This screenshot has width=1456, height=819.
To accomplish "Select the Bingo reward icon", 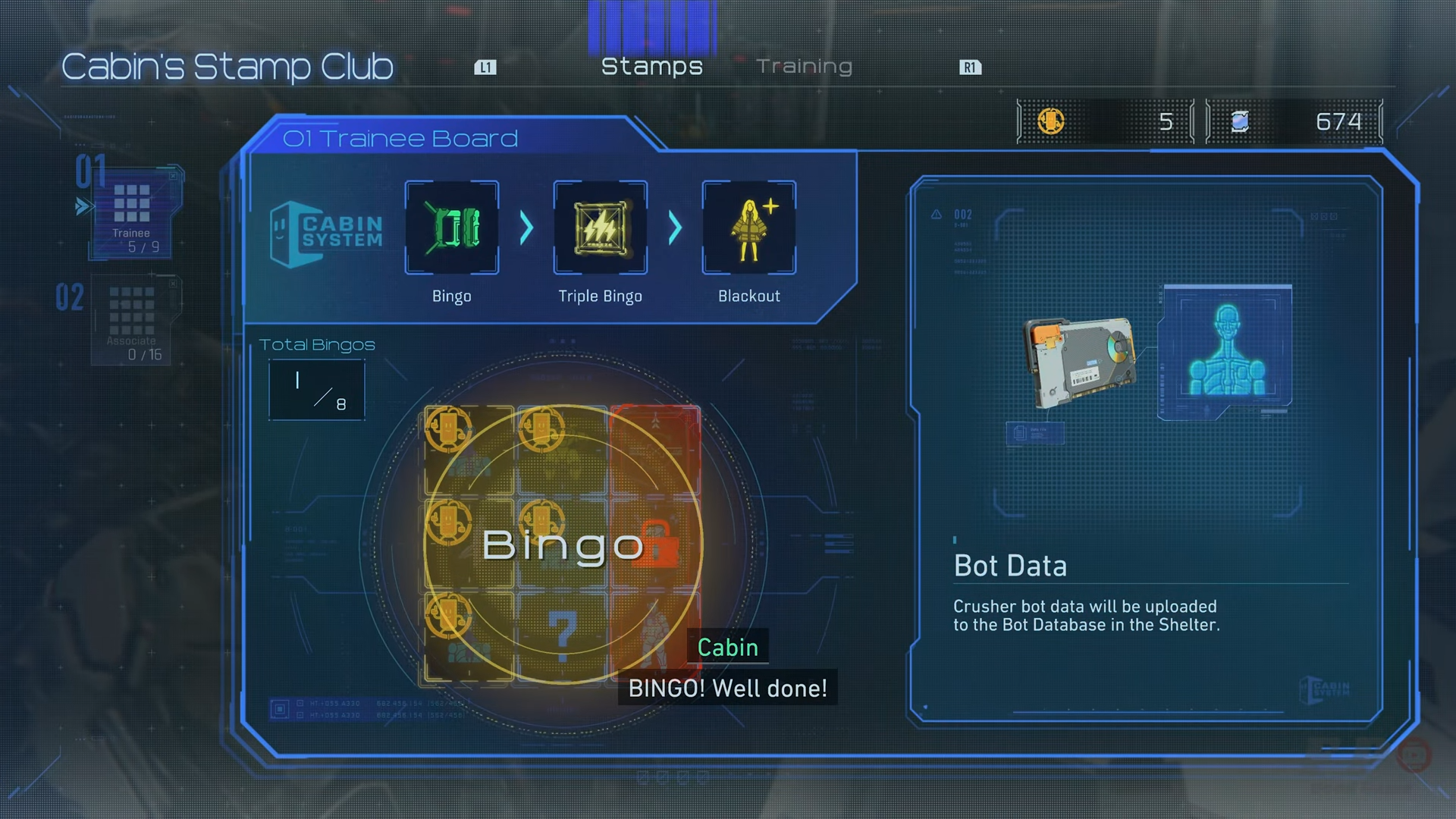I will [x=452, y=227].
